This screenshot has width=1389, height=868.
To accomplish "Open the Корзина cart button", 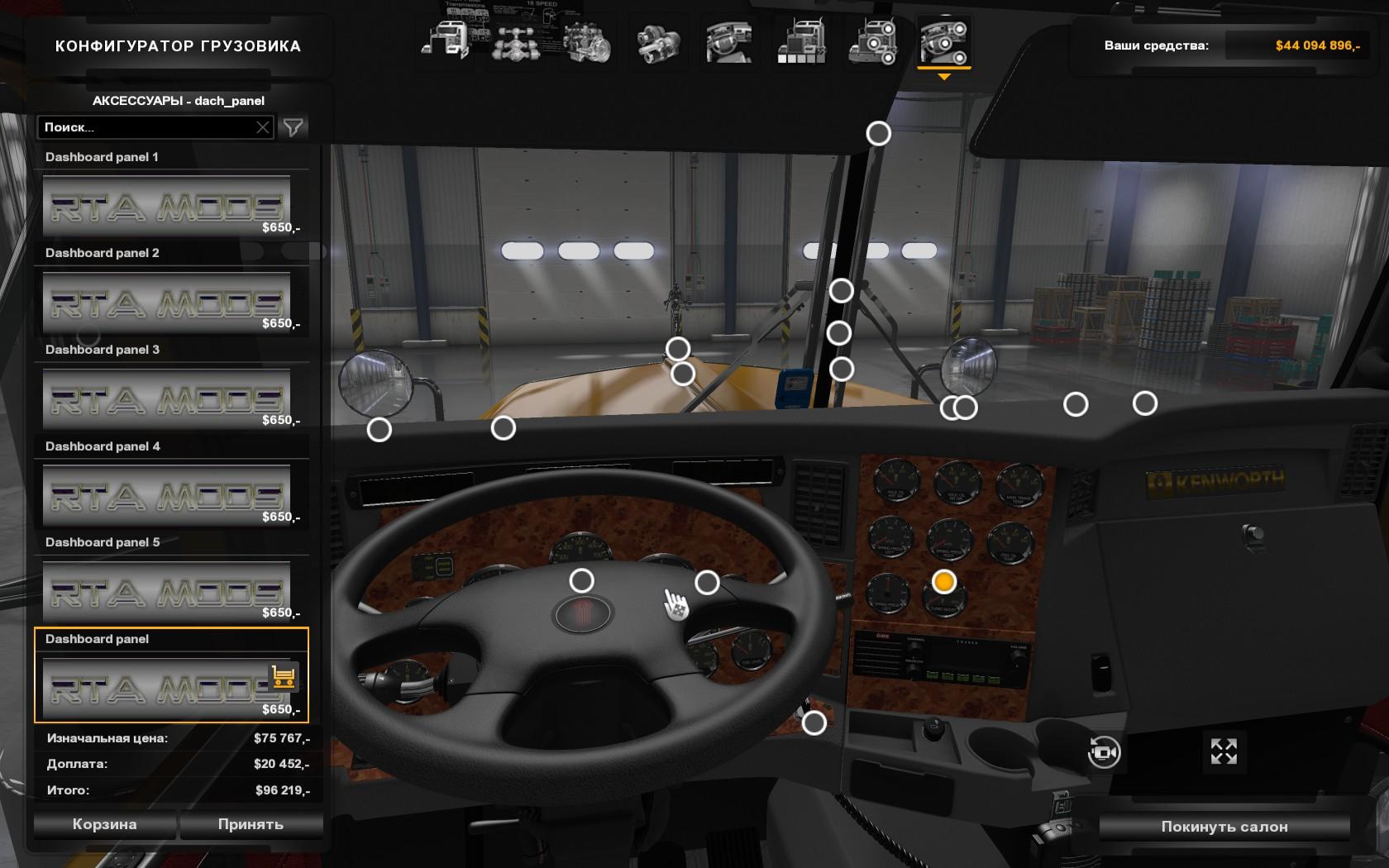I will point(104,824).
